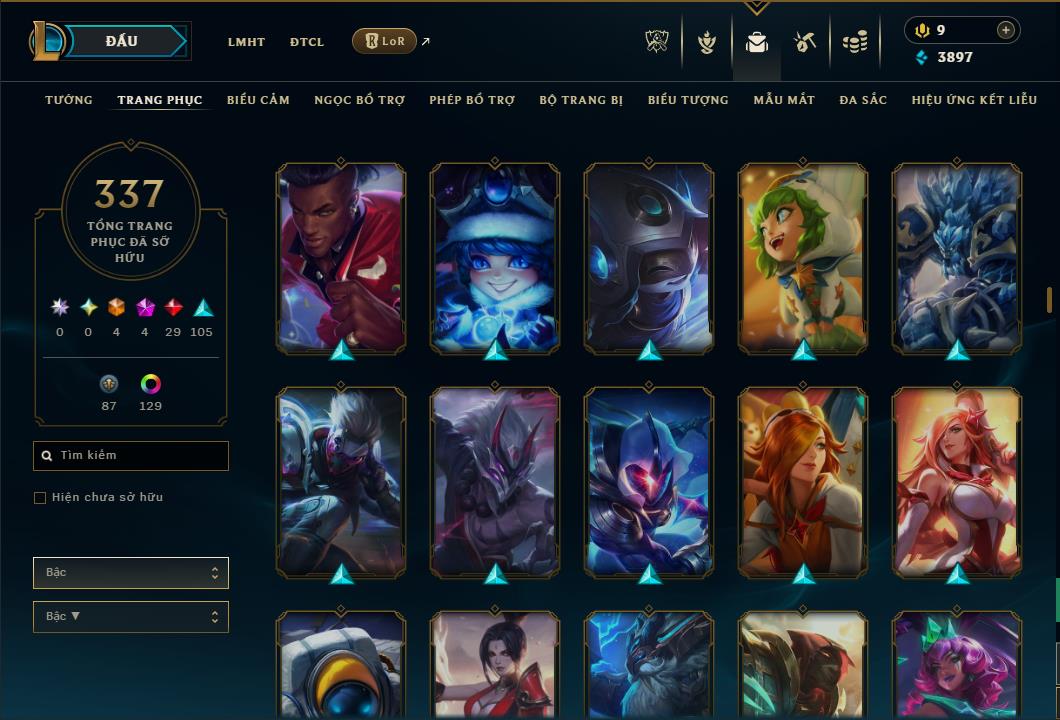The image size is (1060, 720).
Task: Toggle the Hiện chưa sở hữu checkbox
Action: coord(40,498)
